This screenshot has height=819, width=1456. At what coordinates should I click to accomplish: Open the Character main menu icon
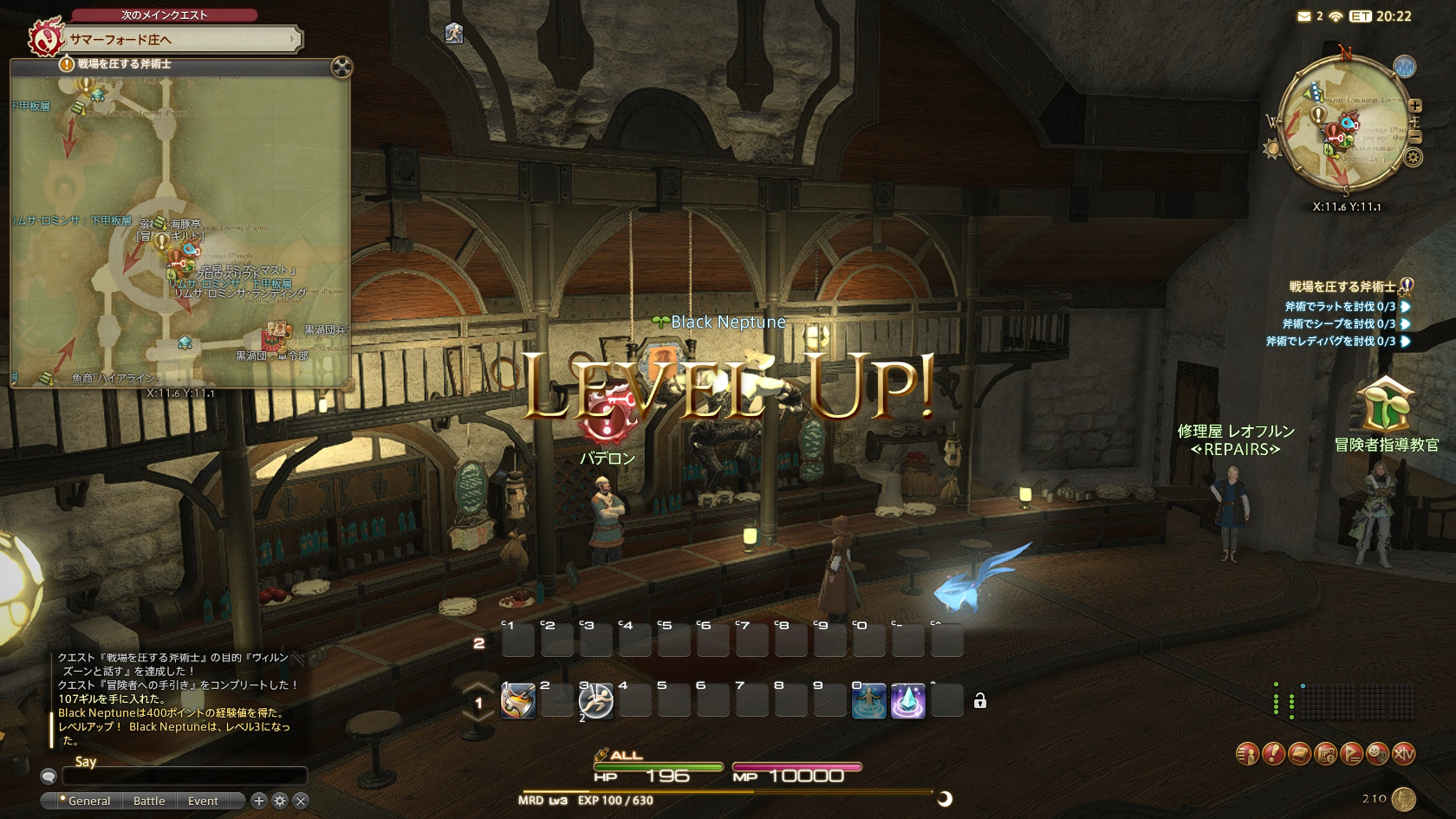(1247, 754)
